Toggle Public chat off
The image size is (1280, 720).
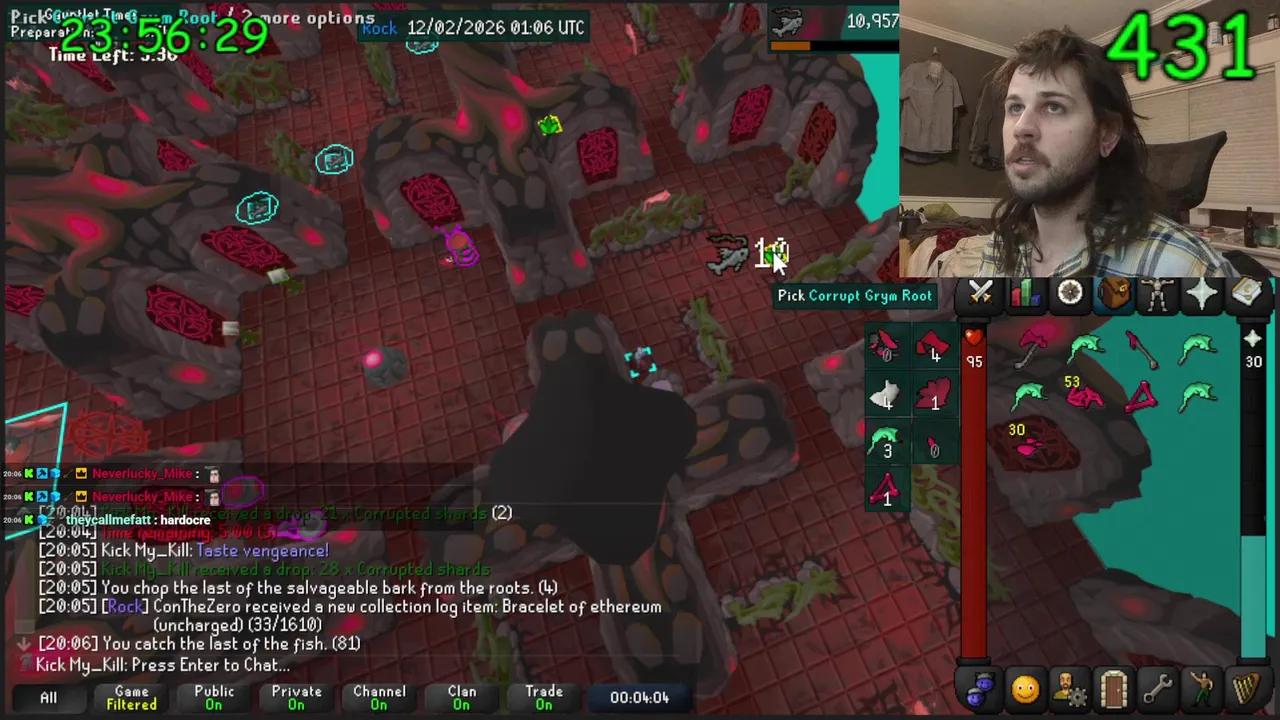pos(213,697)
